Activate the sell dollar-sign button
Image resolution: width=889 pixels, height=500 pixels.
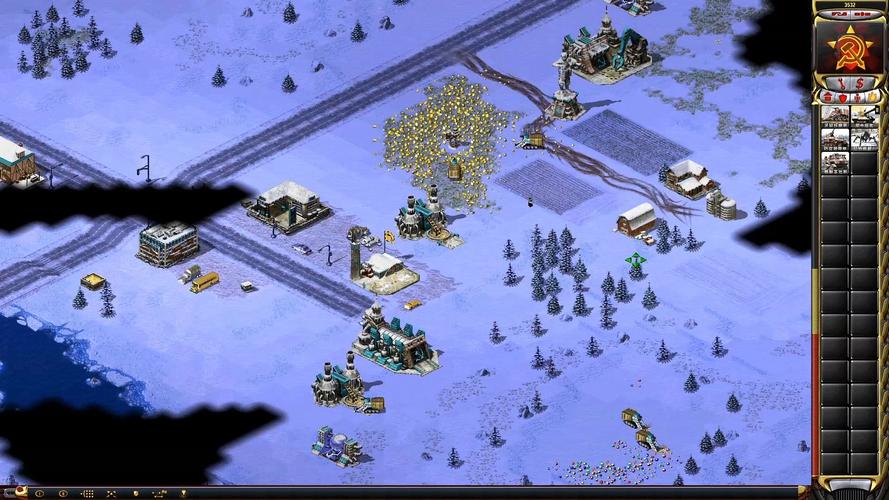pyautogui.click(x=859, y=83)
